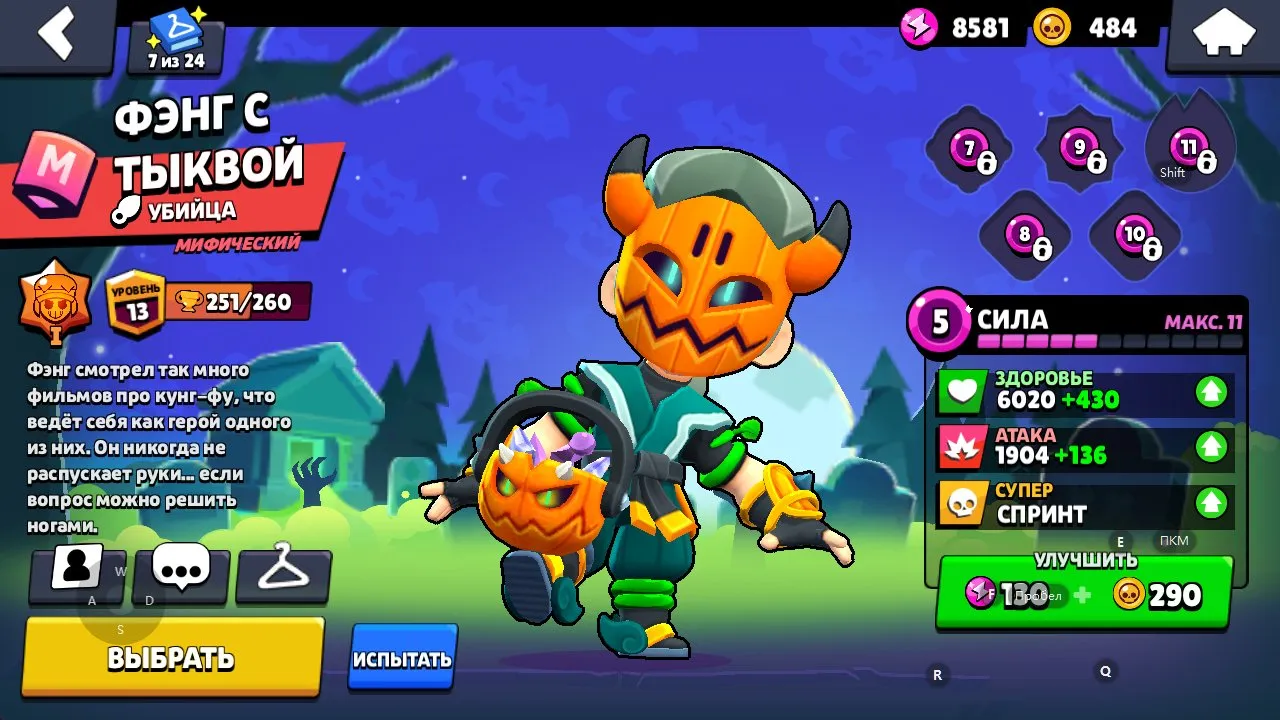Click the player portrait silhouette icon
Screen dimensions: 1280x720
[79, 573]
